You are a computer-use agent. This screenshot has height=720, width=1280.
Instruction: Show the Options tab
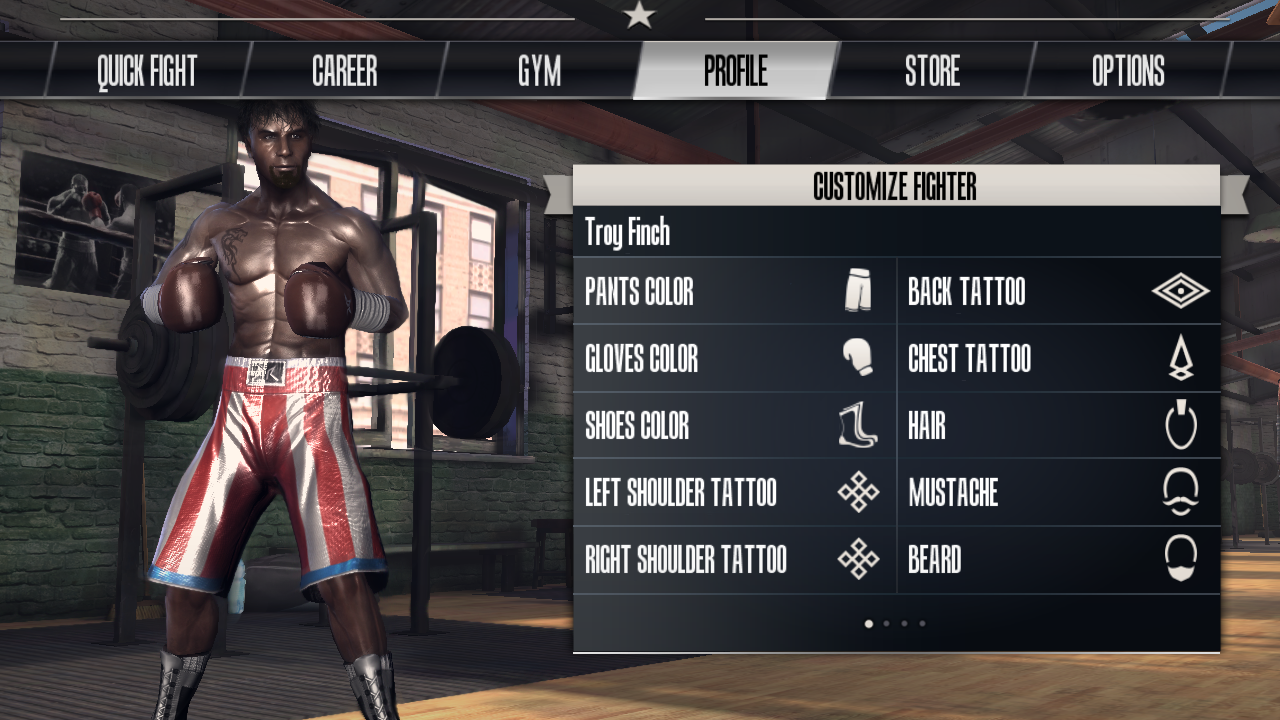click(1128, 71)
